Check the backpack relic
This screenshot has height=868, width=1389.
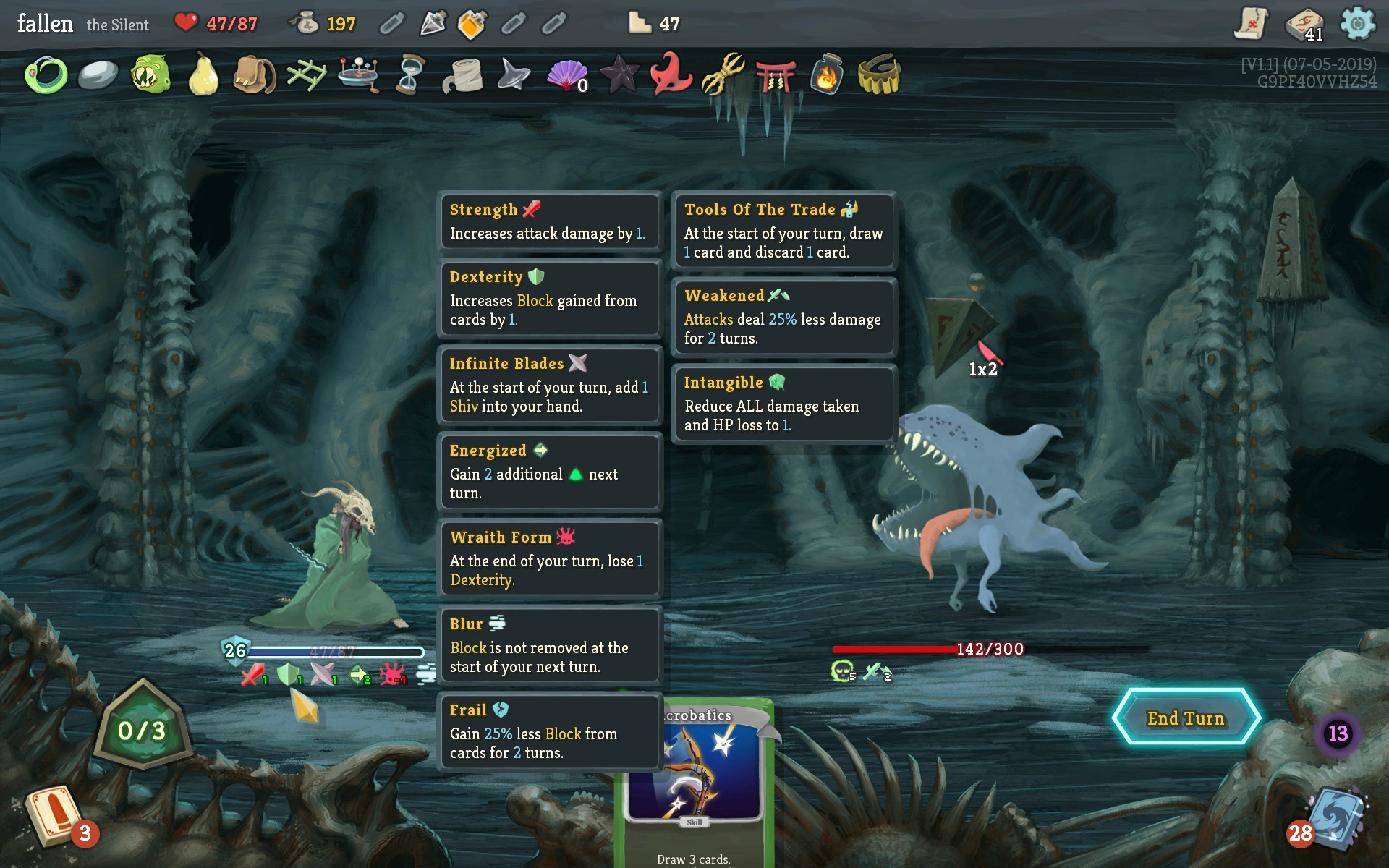click(x=255, y=75)
